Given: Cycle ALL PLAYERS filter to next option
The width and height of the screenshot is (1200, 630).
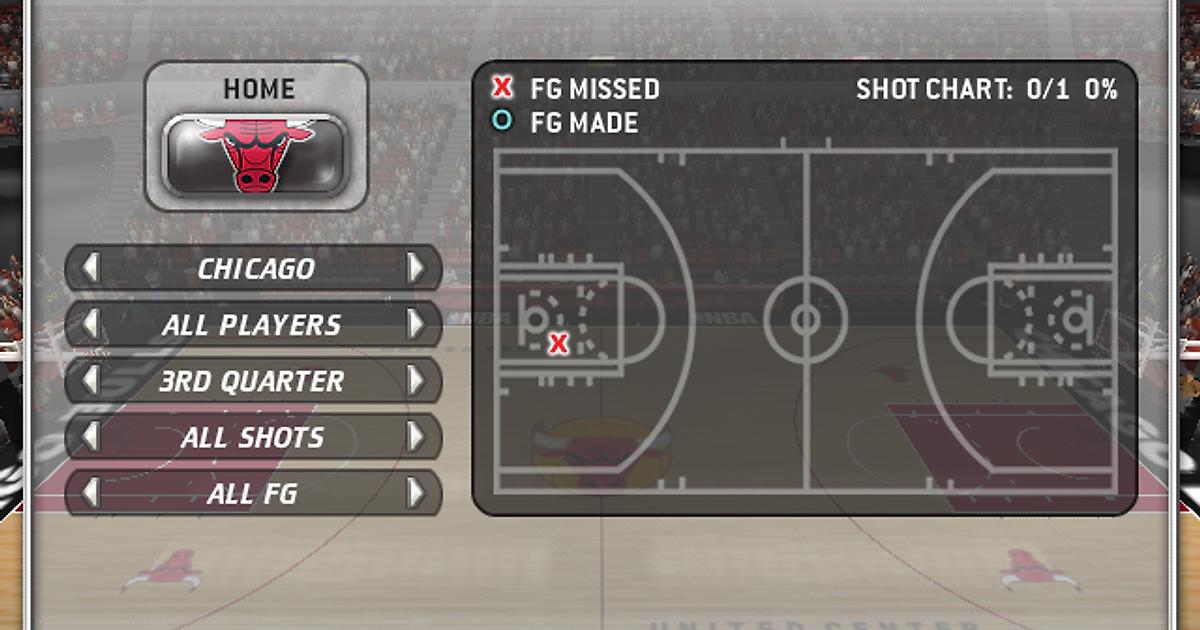Looking at the screenshot, I should point(416,324).
